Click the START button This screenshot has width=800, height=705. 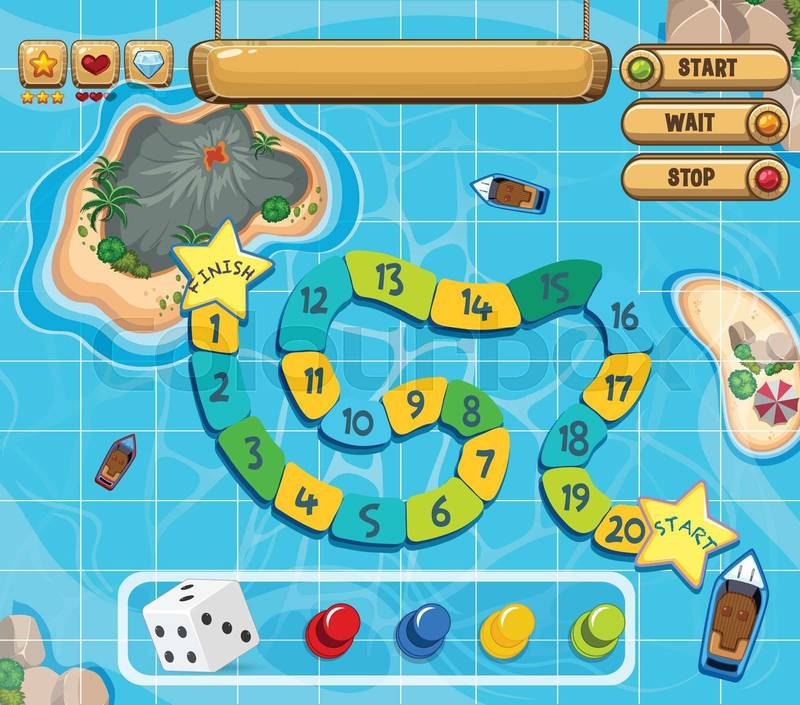[706, 68]
